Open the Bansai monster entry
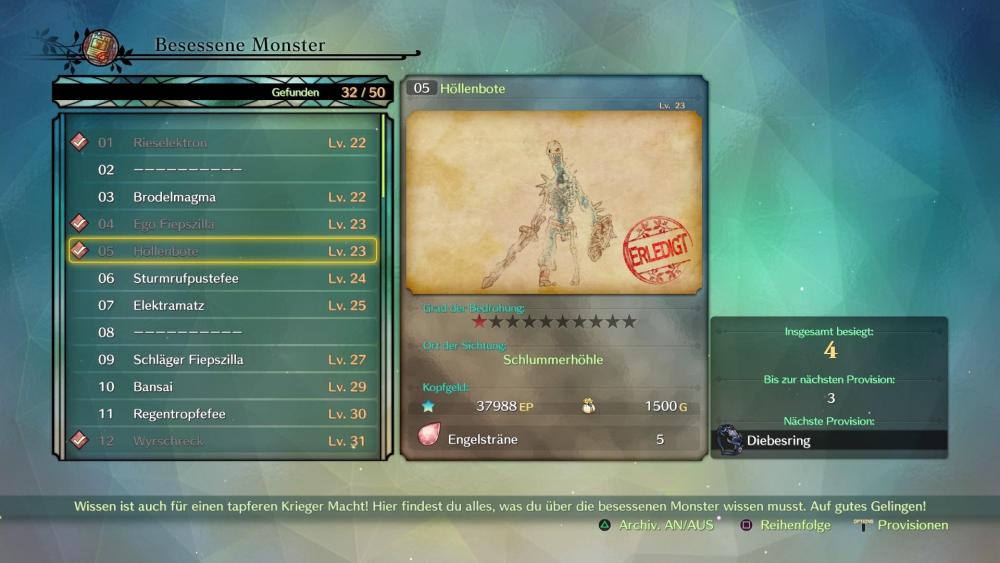 point(222,386)
